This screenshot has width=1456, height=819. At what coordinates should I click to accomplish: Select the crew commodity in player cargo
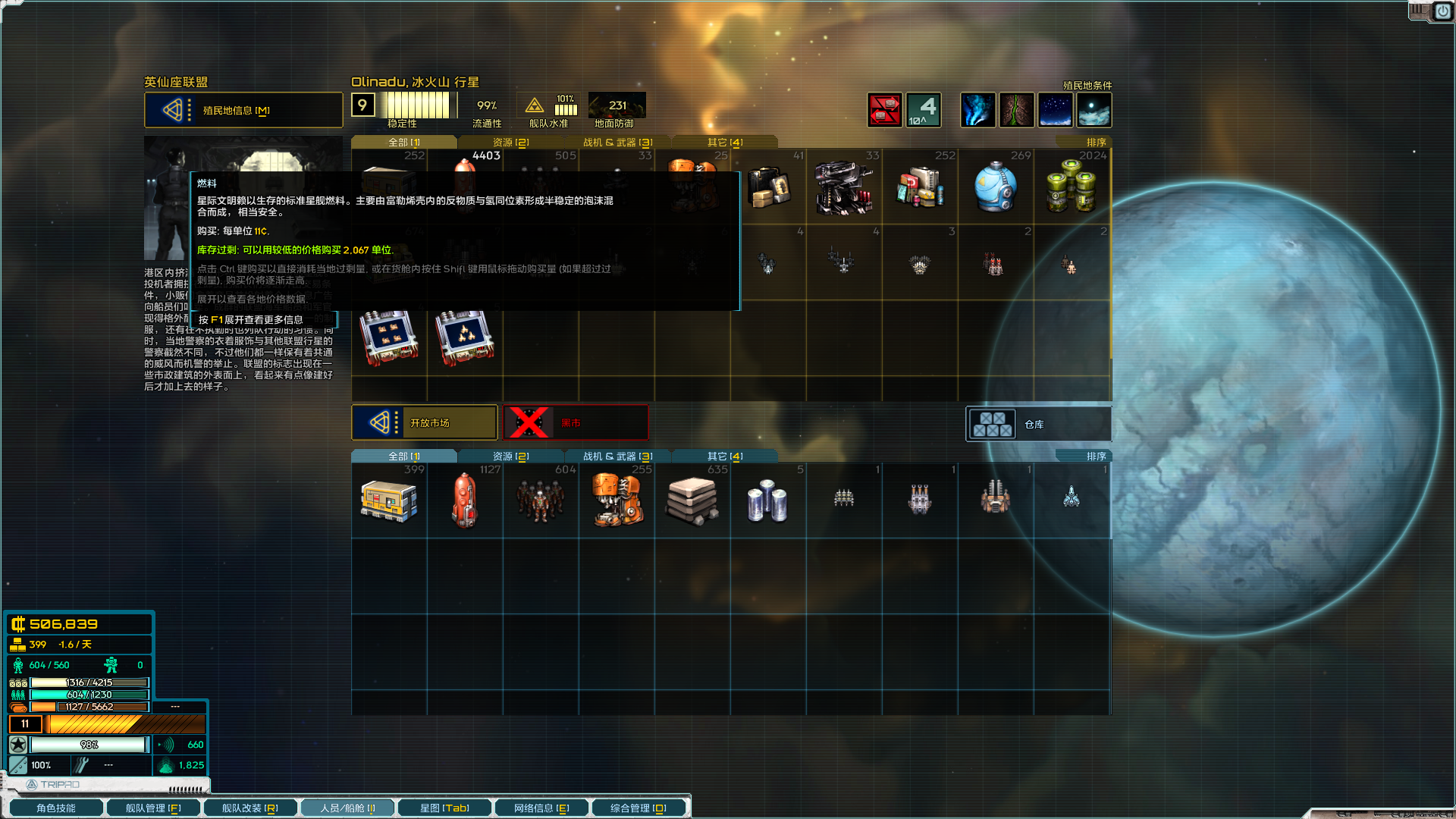541,500
